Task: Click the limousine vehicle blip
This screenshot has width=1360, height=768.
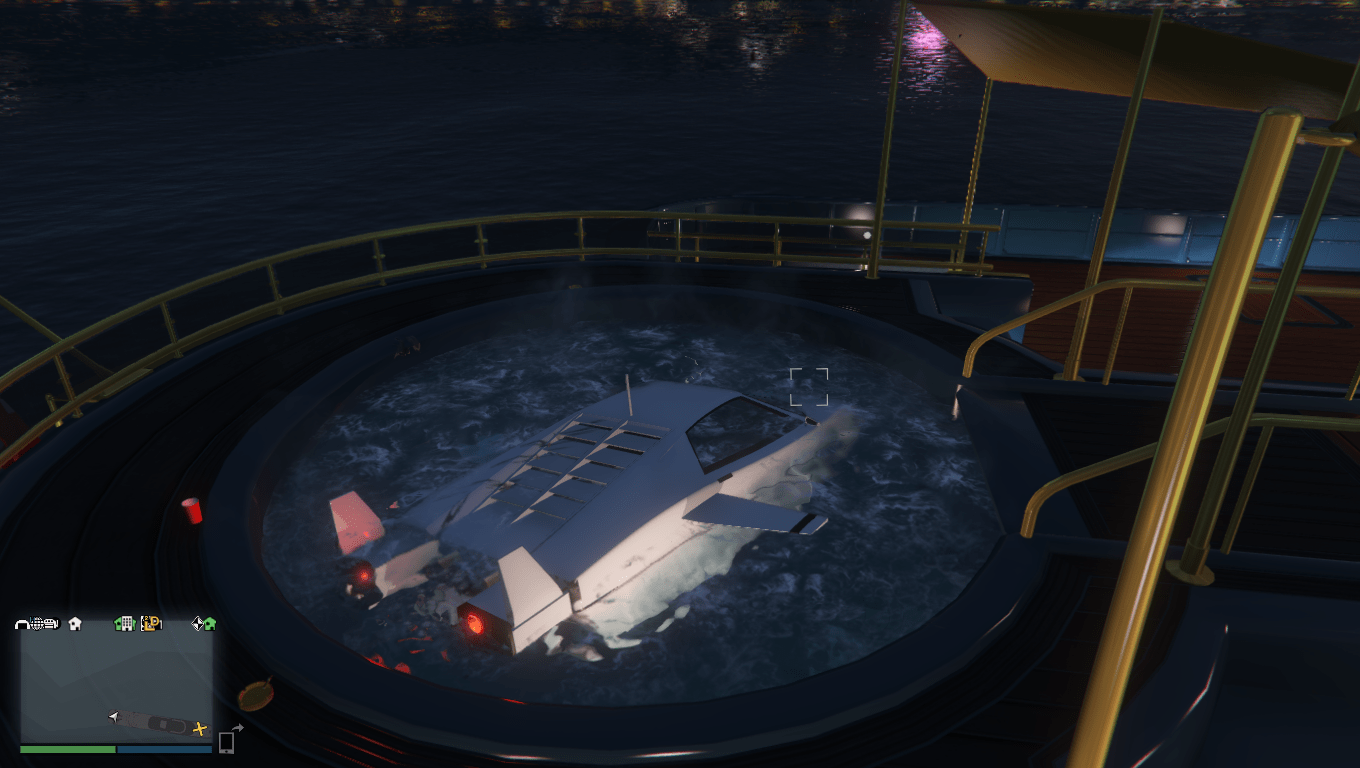Action: tap(51, 623)
